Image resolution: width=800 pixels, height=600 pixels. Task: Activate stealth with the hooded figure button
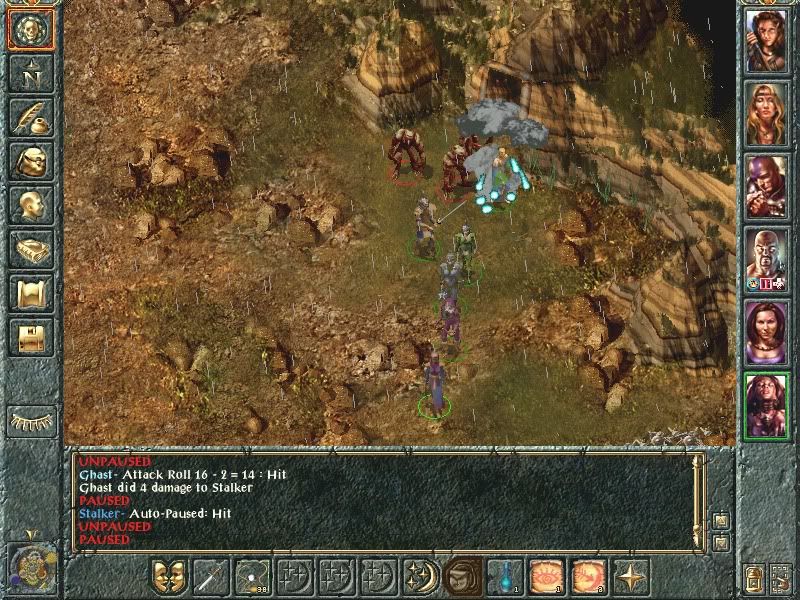(462, 576)
